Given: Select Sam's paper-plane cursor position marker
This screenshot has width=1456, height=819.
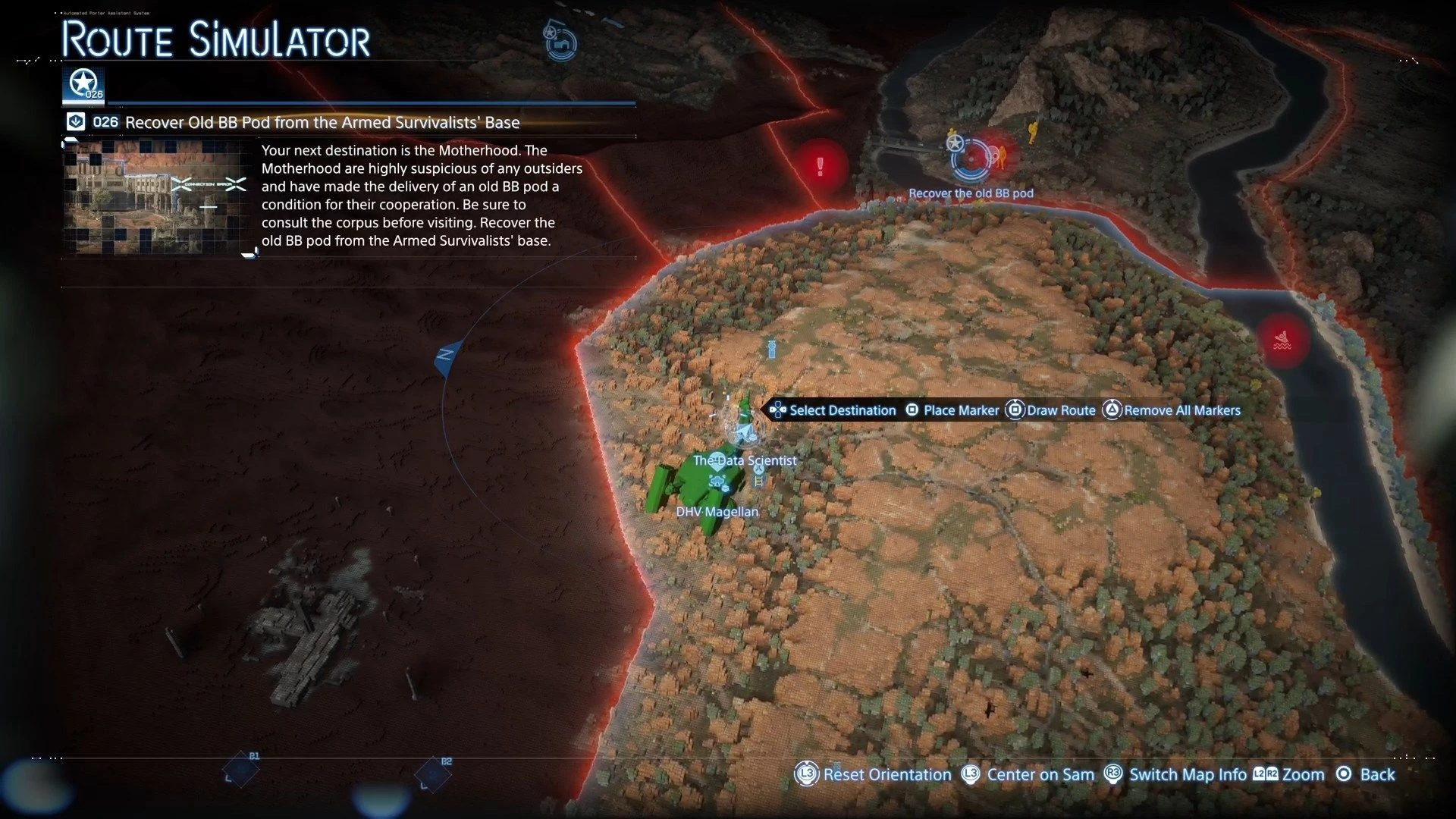Looking at the screenshot, I should [x=745, y=432].
